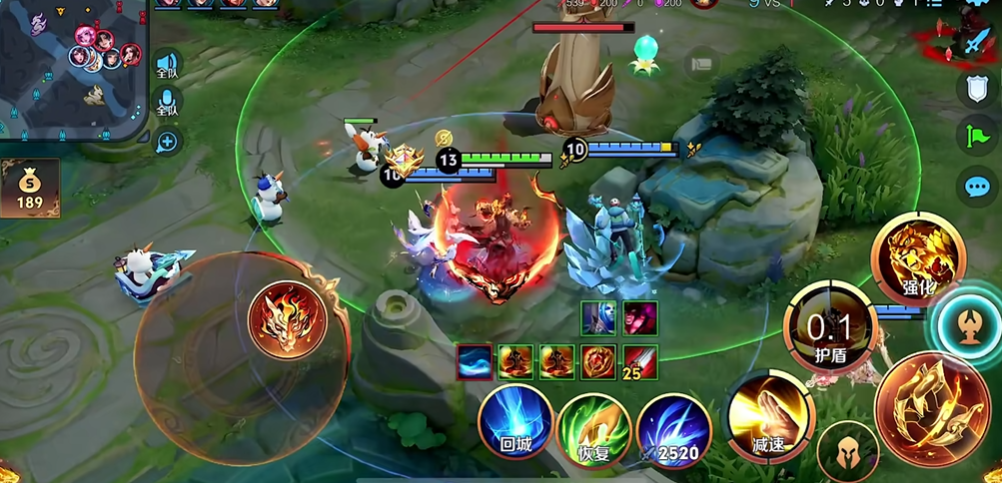This screenshot has height=483, width=1002.
Task: Send the retreat signal with the shield icon
Action: point(976,89)
